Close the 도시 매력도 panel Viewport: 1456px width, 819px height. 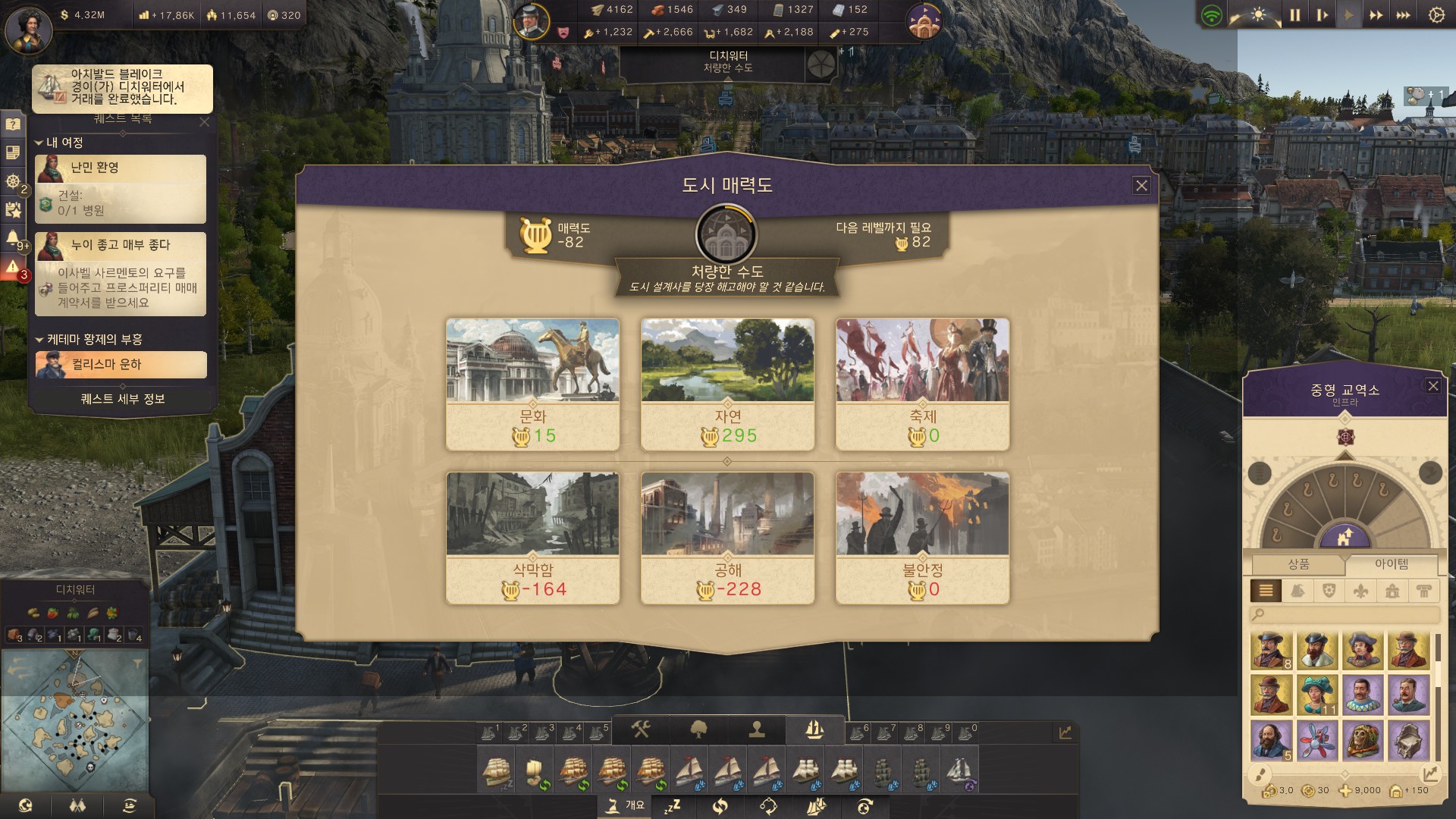[x=1141, y=186]
